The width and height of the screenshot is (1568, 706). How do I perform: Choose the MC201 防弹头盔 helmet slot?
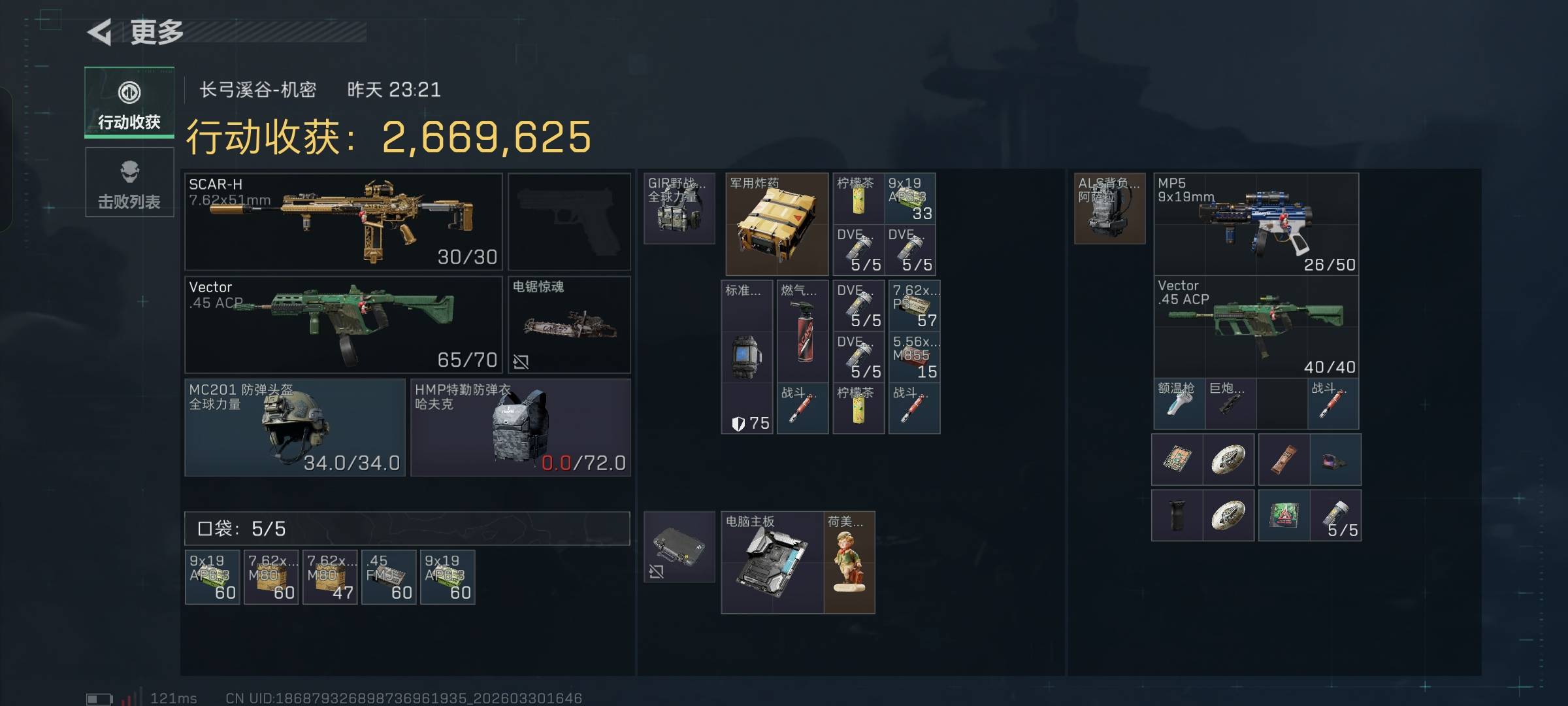pyautogui.click(x=295, y=428)
